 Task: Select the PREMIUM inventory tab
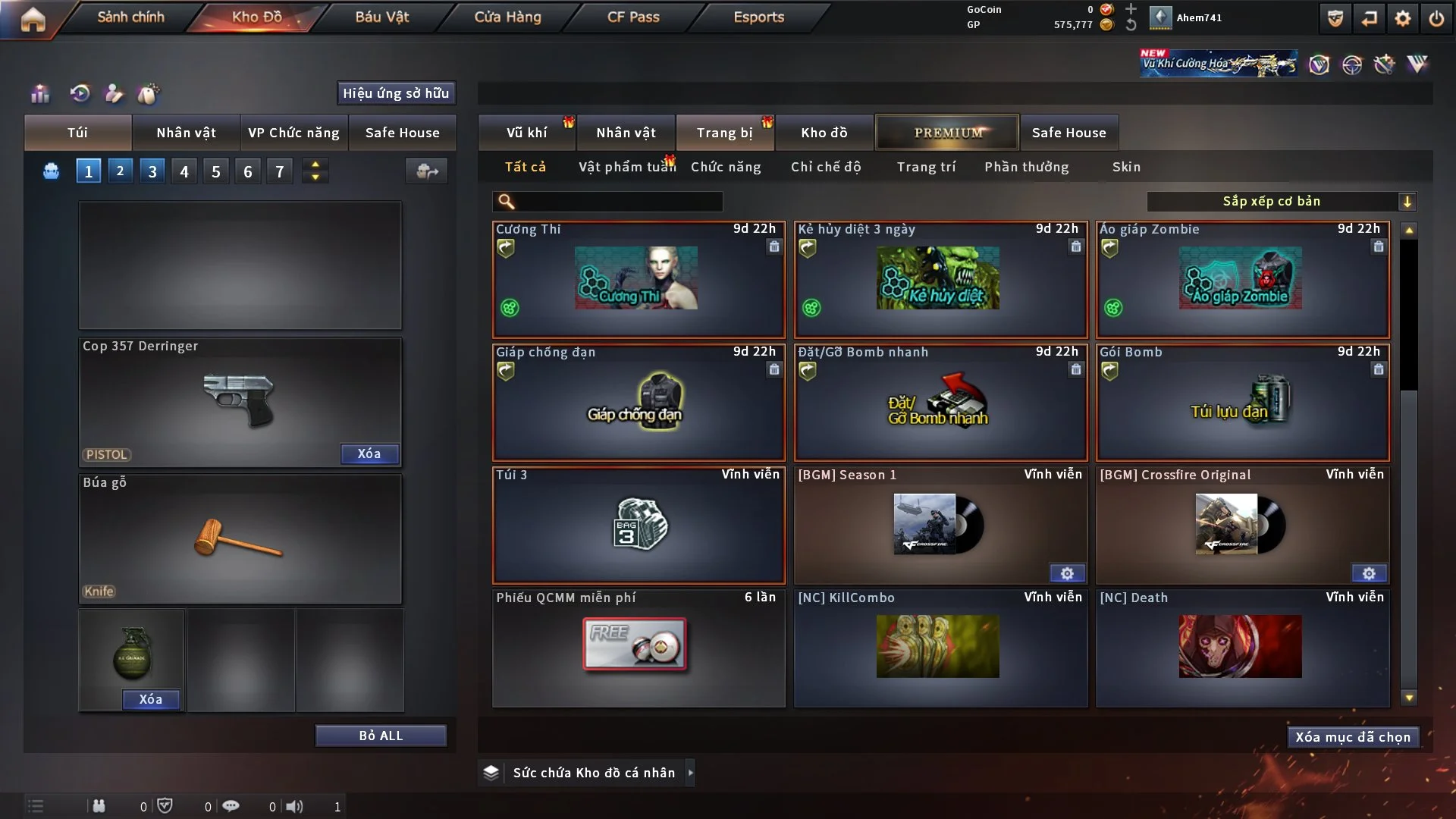(947, 133)
